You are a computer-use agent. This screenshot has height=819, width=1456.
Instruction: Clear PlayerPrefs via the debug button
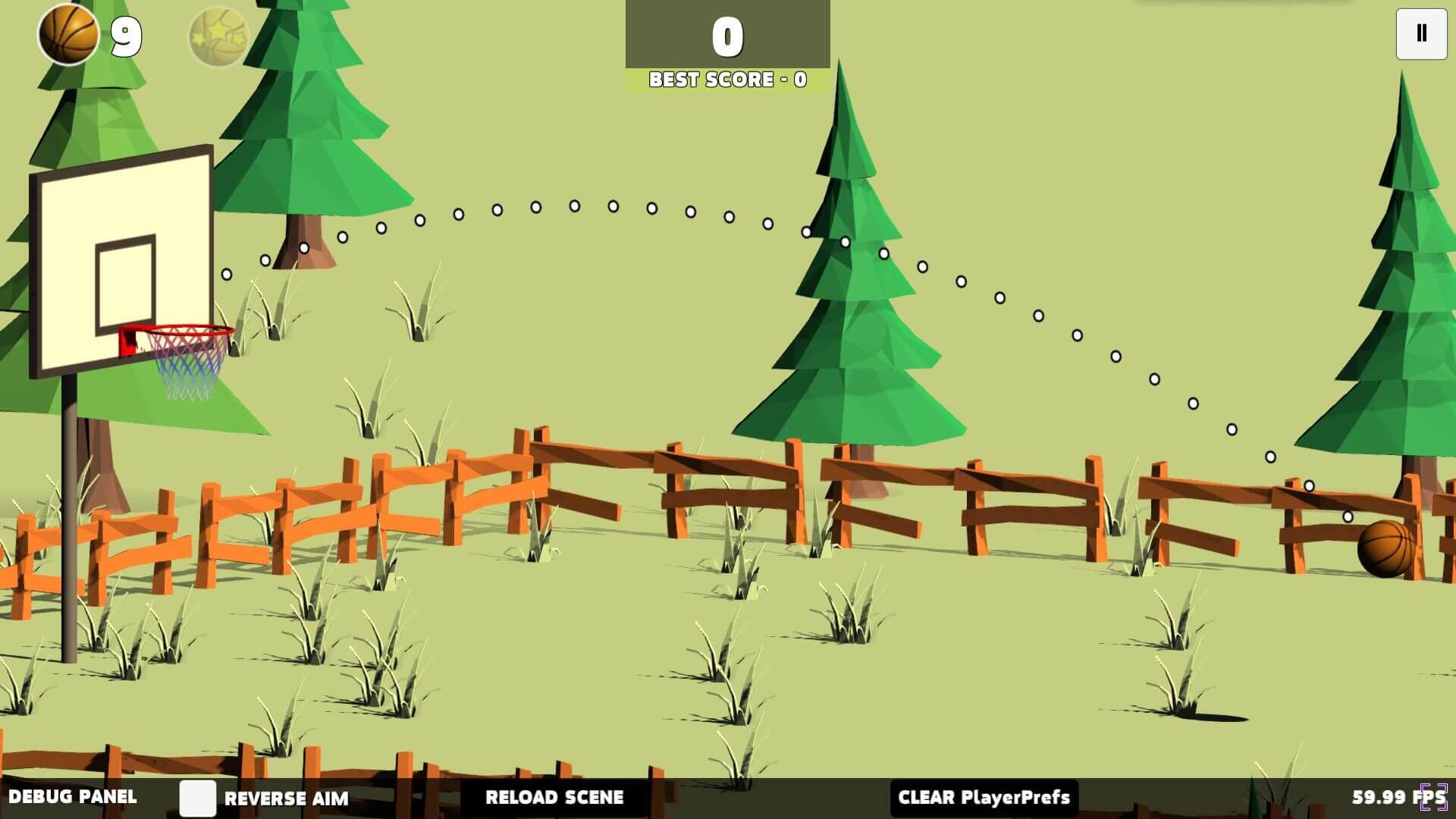(984, 798)
